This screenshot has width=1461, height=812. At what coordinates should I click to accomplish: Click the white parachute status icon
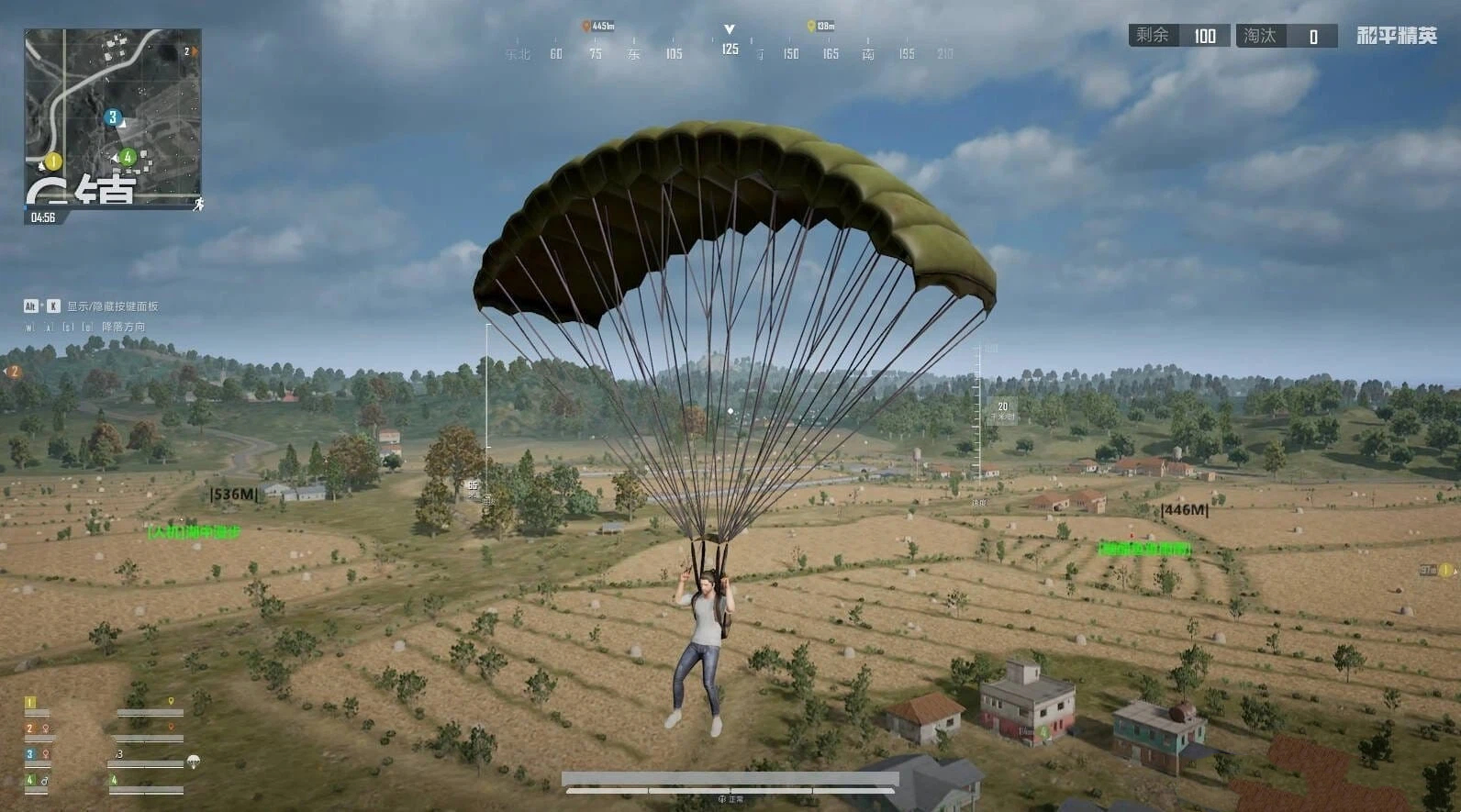click(194, 761)
